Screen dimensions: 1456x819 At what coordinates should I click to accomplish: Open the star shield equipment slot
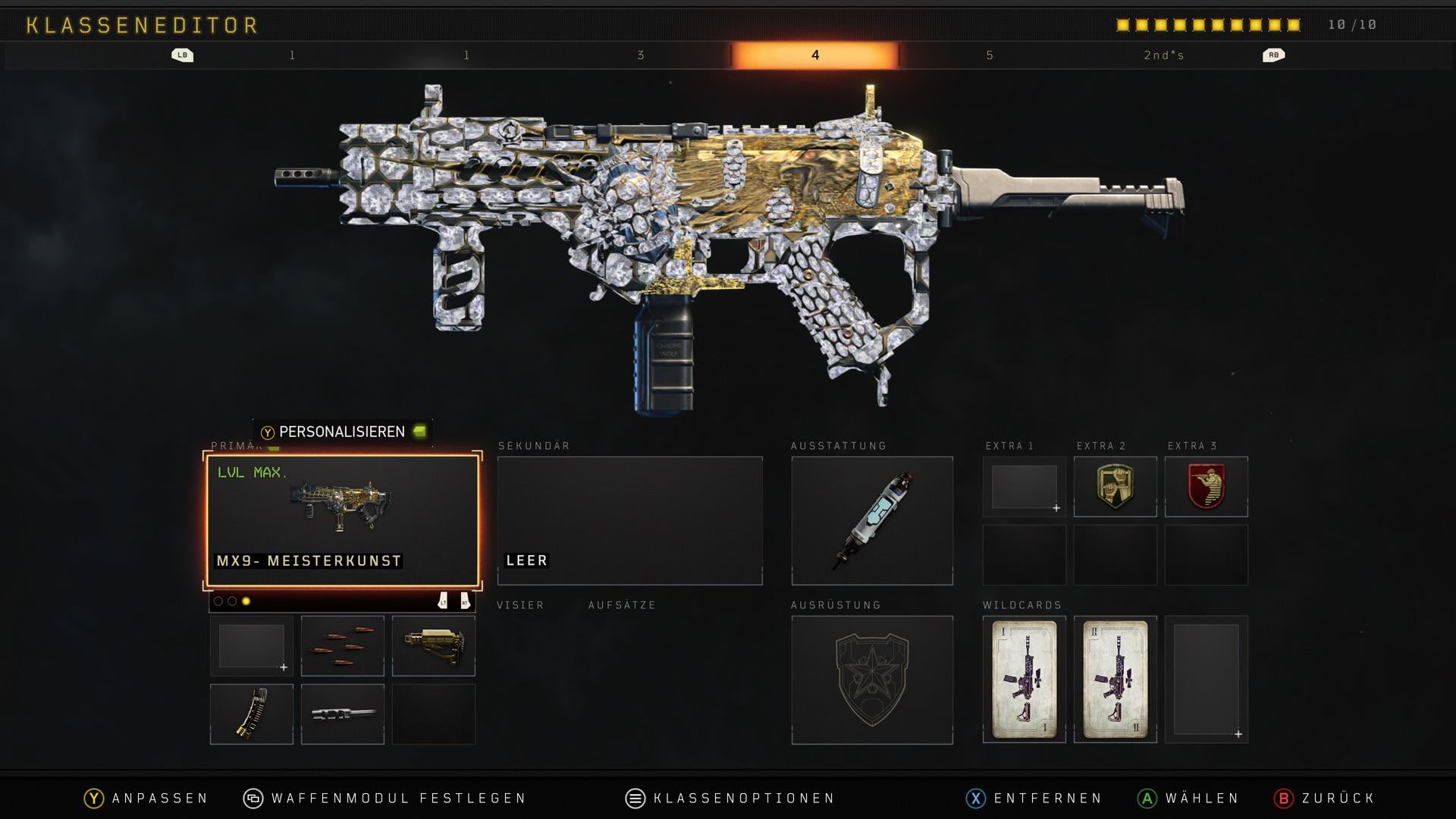pyautogui.click(x=872, y=679)
